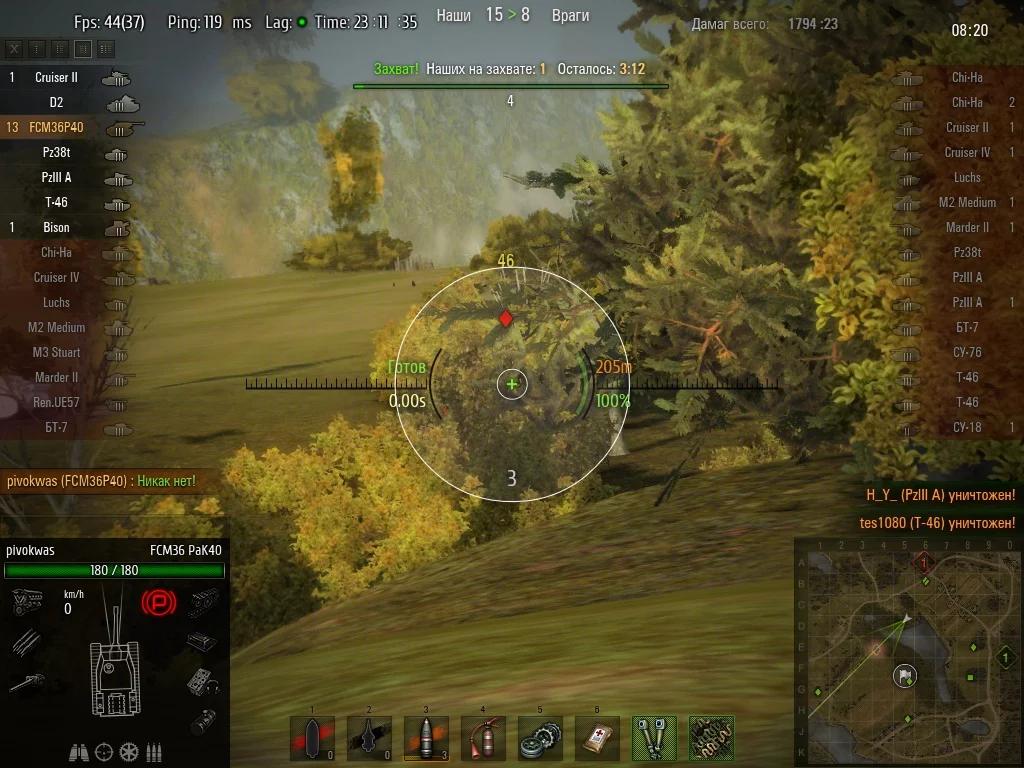Select the armor-piercing shell in slot 1

(312, 738)
